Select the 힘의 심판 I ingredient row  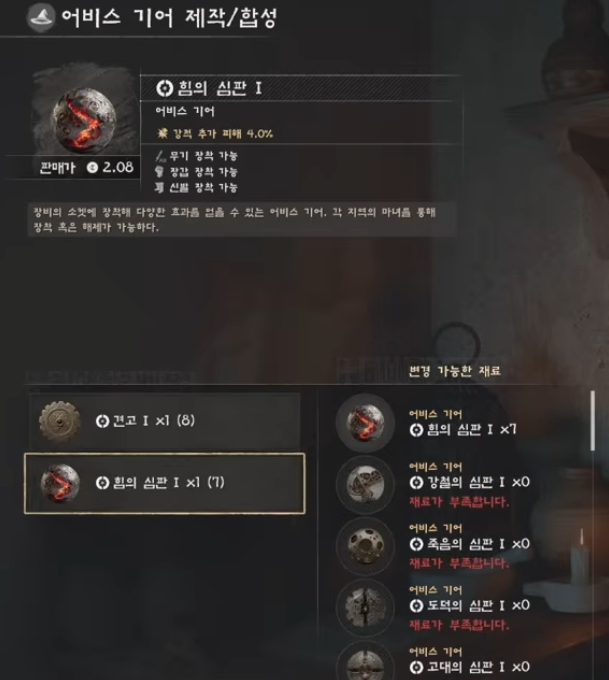pos(164,484)
